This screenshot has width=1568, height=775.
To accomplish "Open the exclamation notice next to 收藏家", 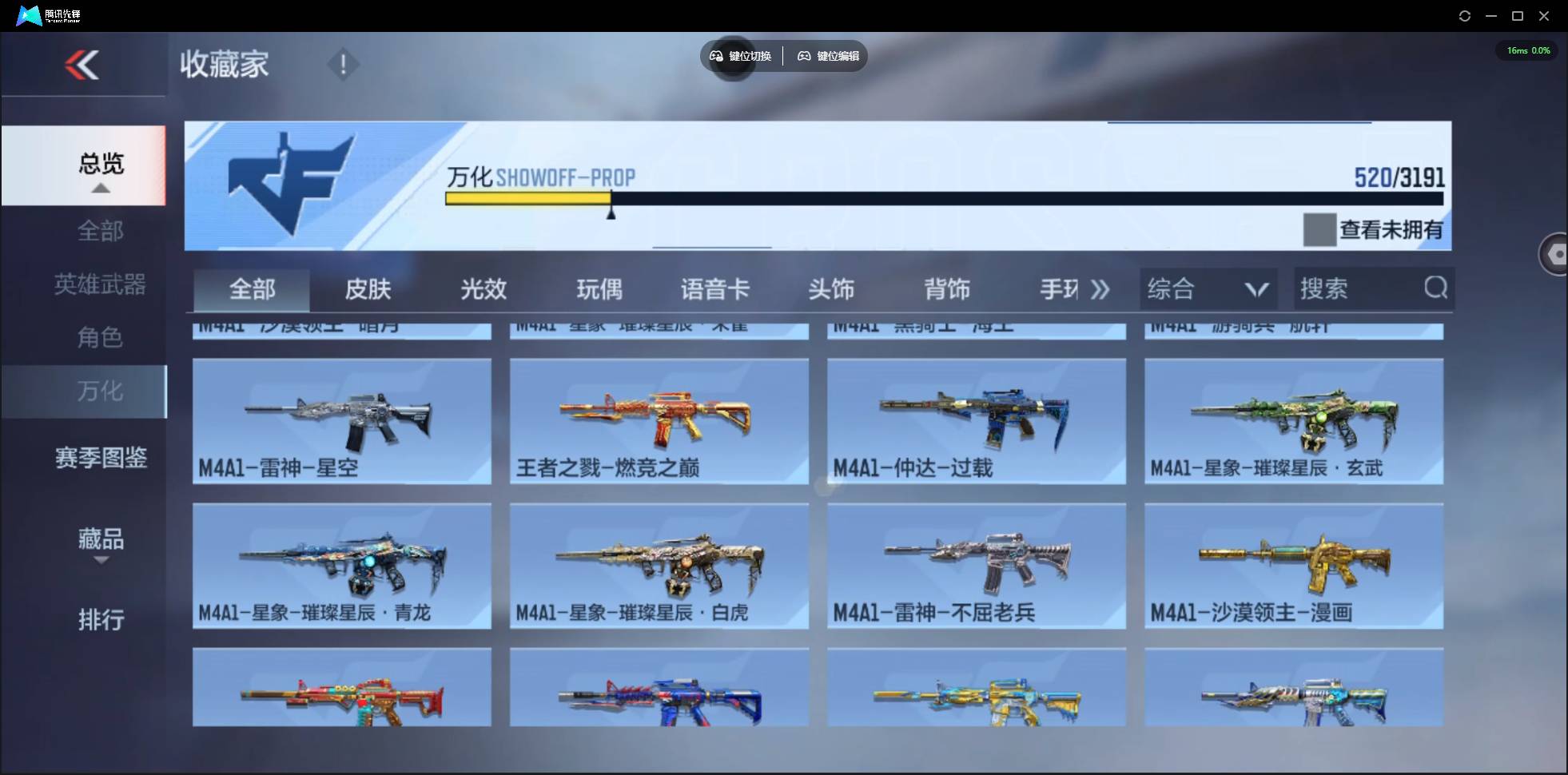I will (x=344, y=64).
